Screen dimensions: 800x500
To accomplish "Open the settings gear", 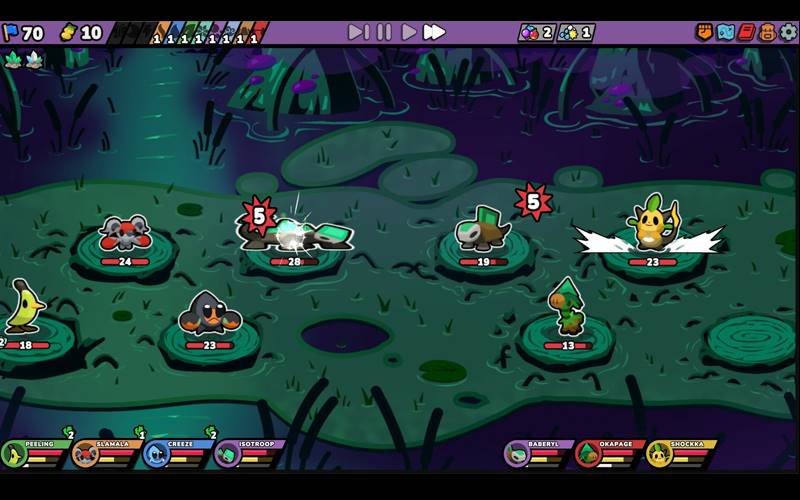I will click(789, 32).
